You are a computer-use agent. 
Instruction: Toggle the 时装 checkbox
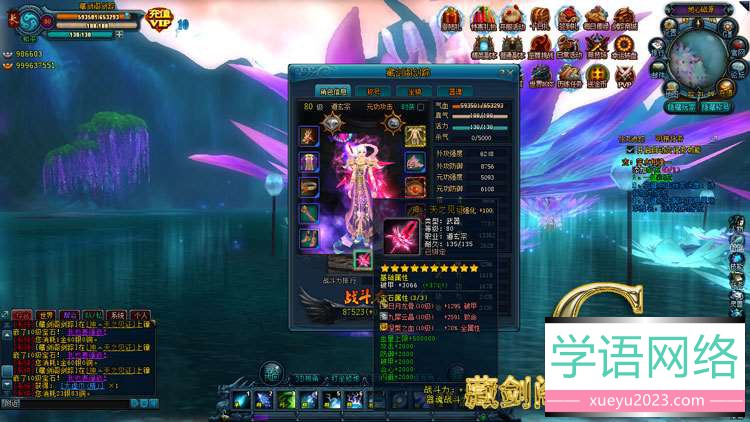[421, 107]
